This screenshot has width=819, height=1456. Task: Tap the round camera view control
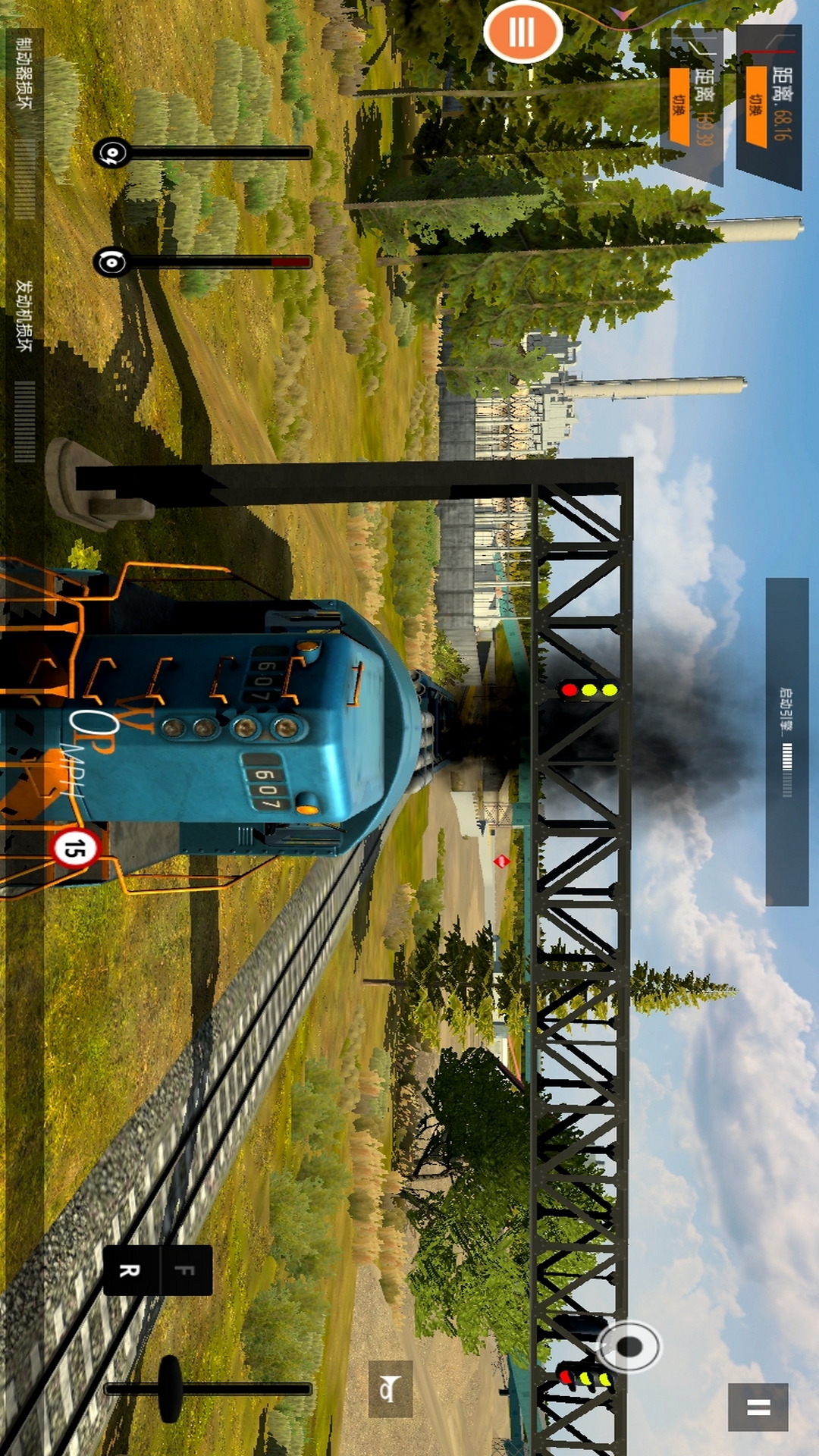click(629, 1346)
